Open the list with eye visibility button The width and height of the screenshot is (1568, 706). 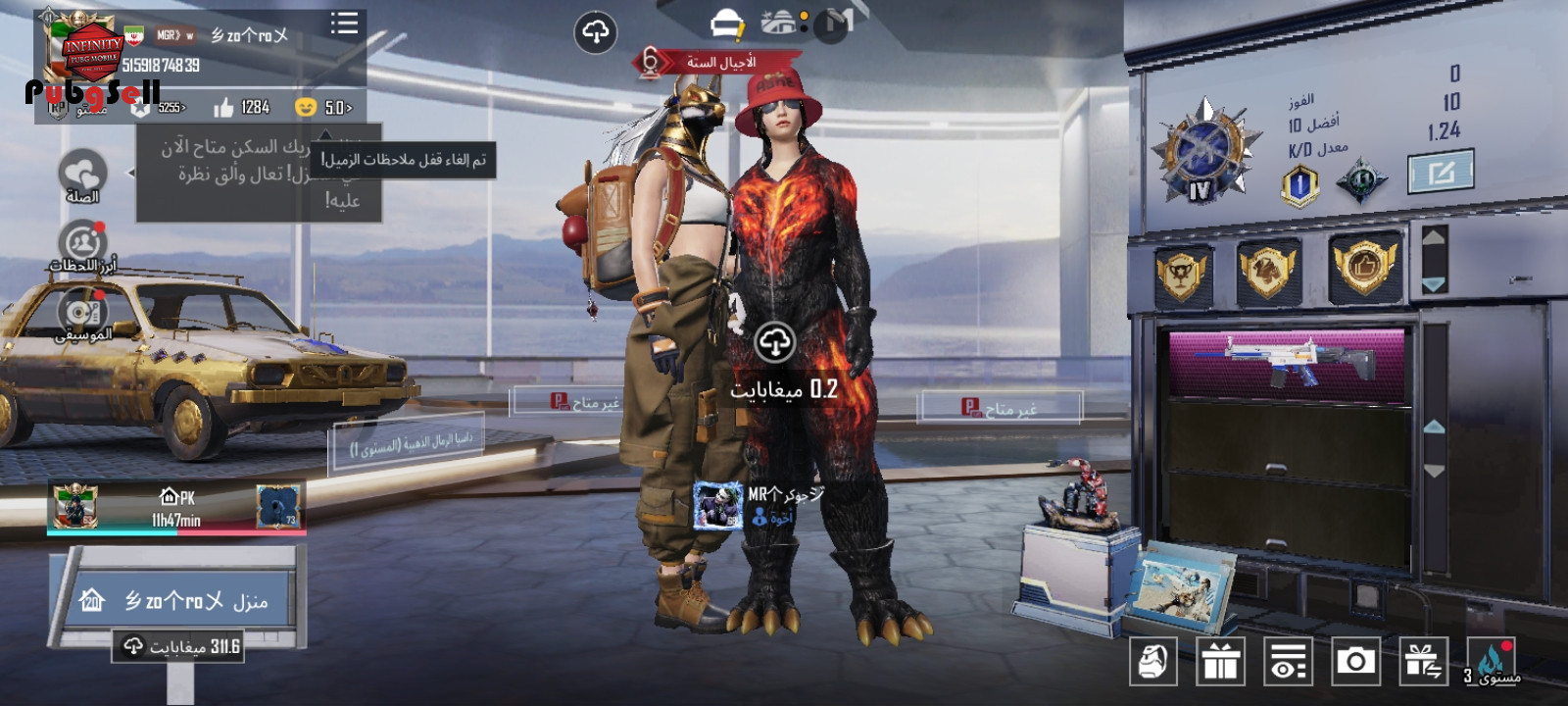pos(1288,662)
